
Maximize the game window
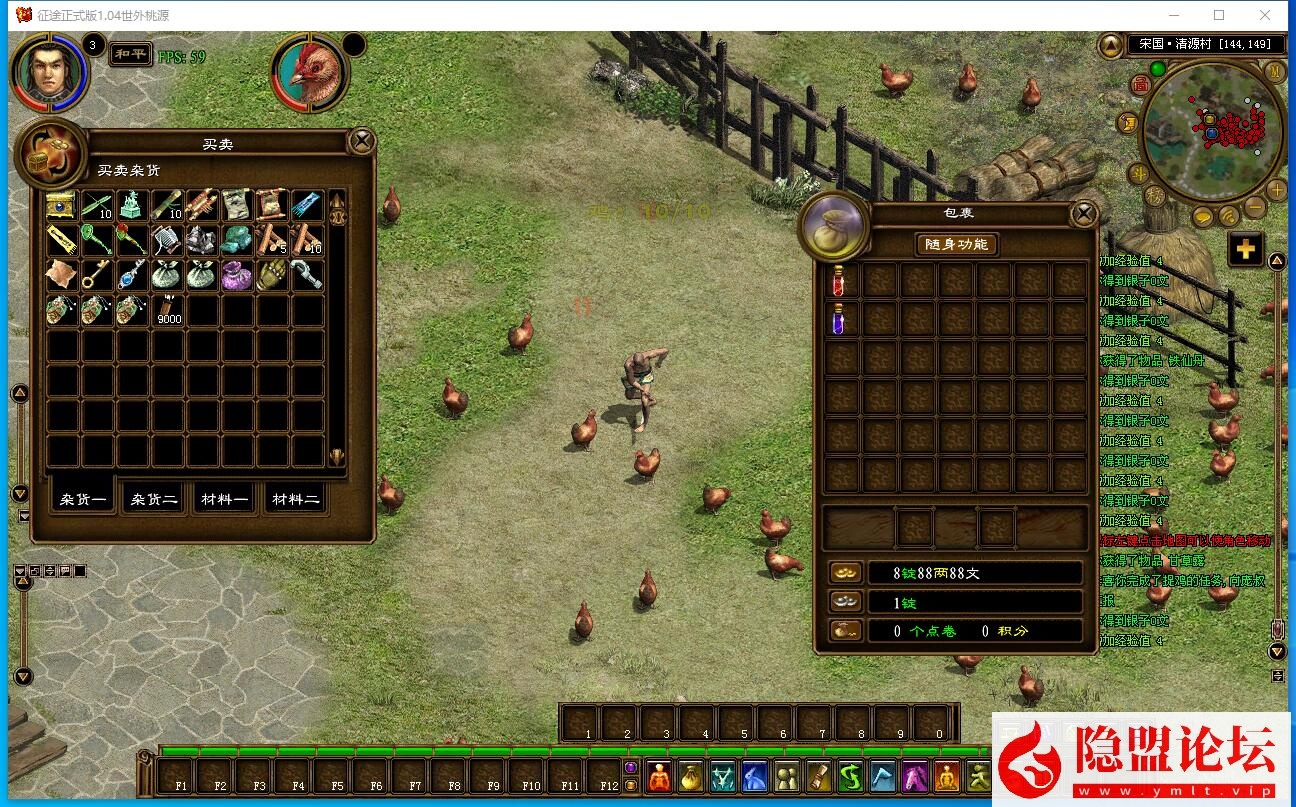click(x=1219, y=15)
